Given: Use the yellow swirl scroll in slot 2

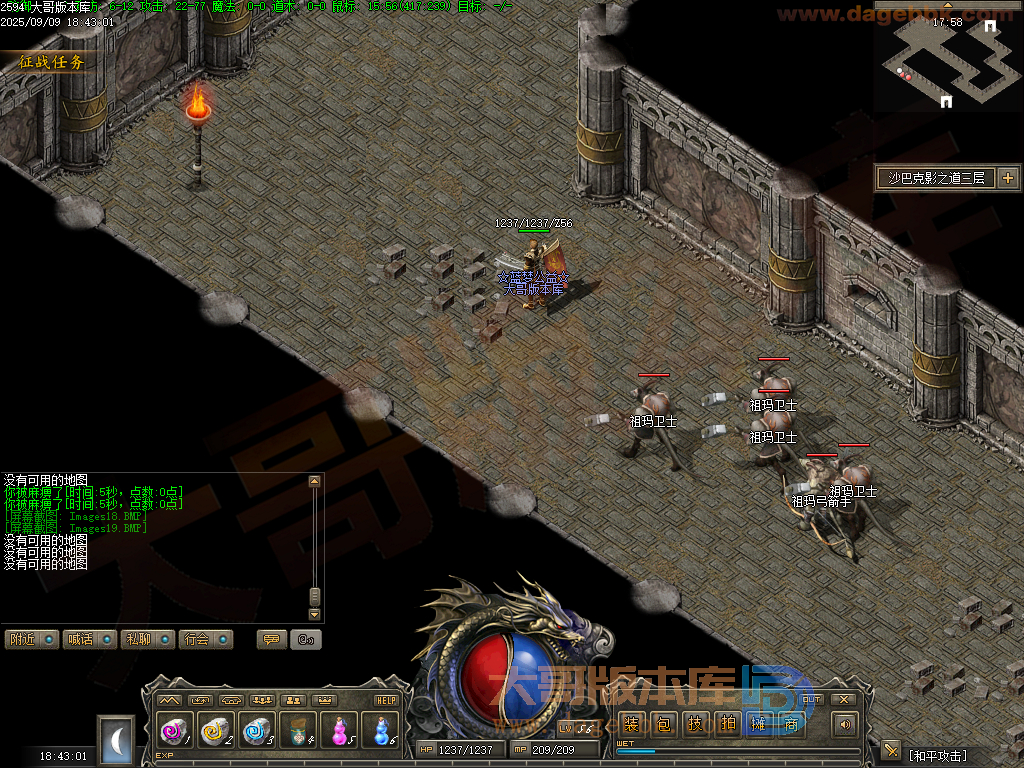Looking at the screenshot, I should 215,732.
